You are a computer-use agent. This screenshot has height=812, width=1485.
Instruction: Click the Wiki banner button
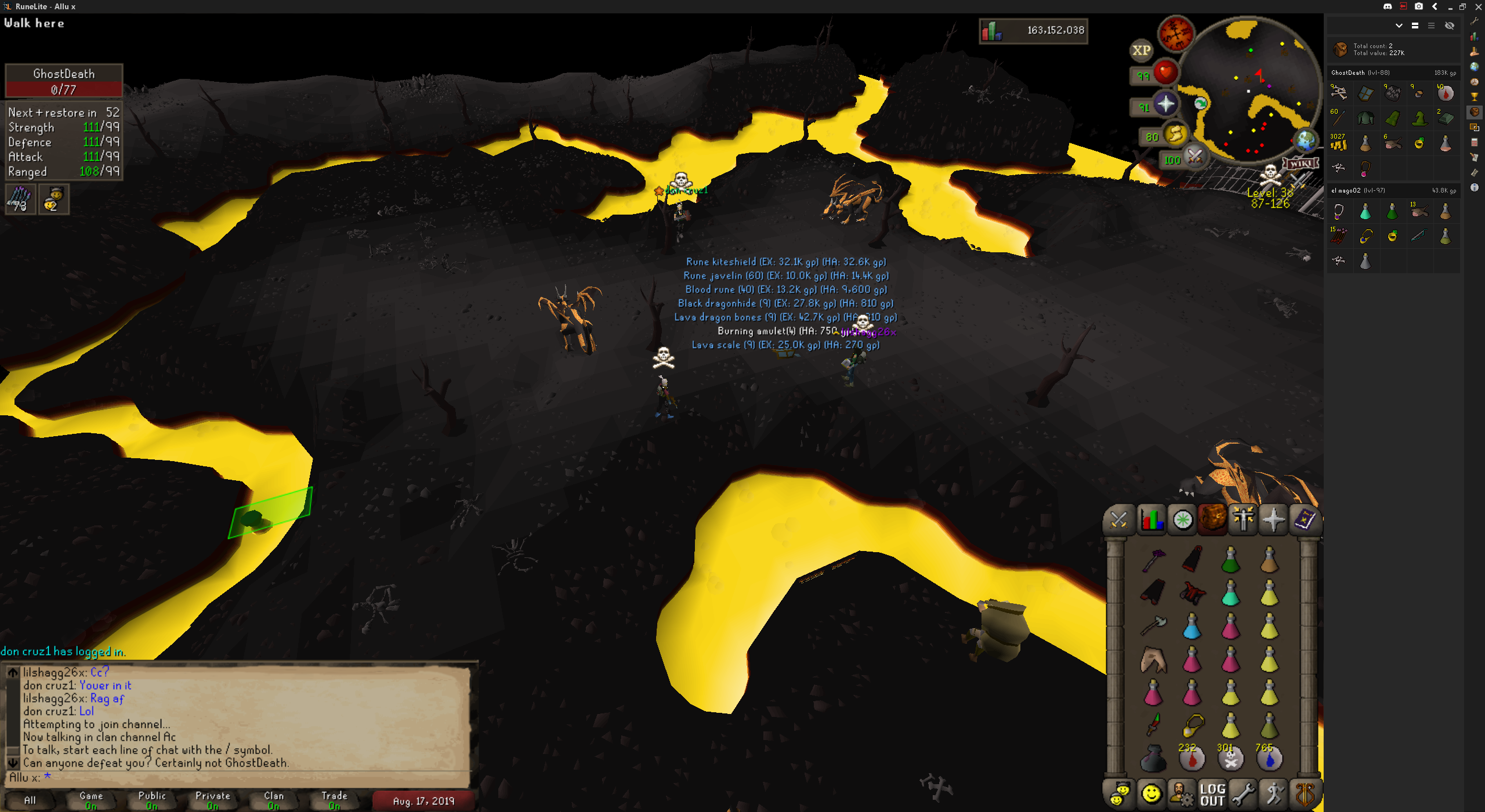pos(1301,164)
